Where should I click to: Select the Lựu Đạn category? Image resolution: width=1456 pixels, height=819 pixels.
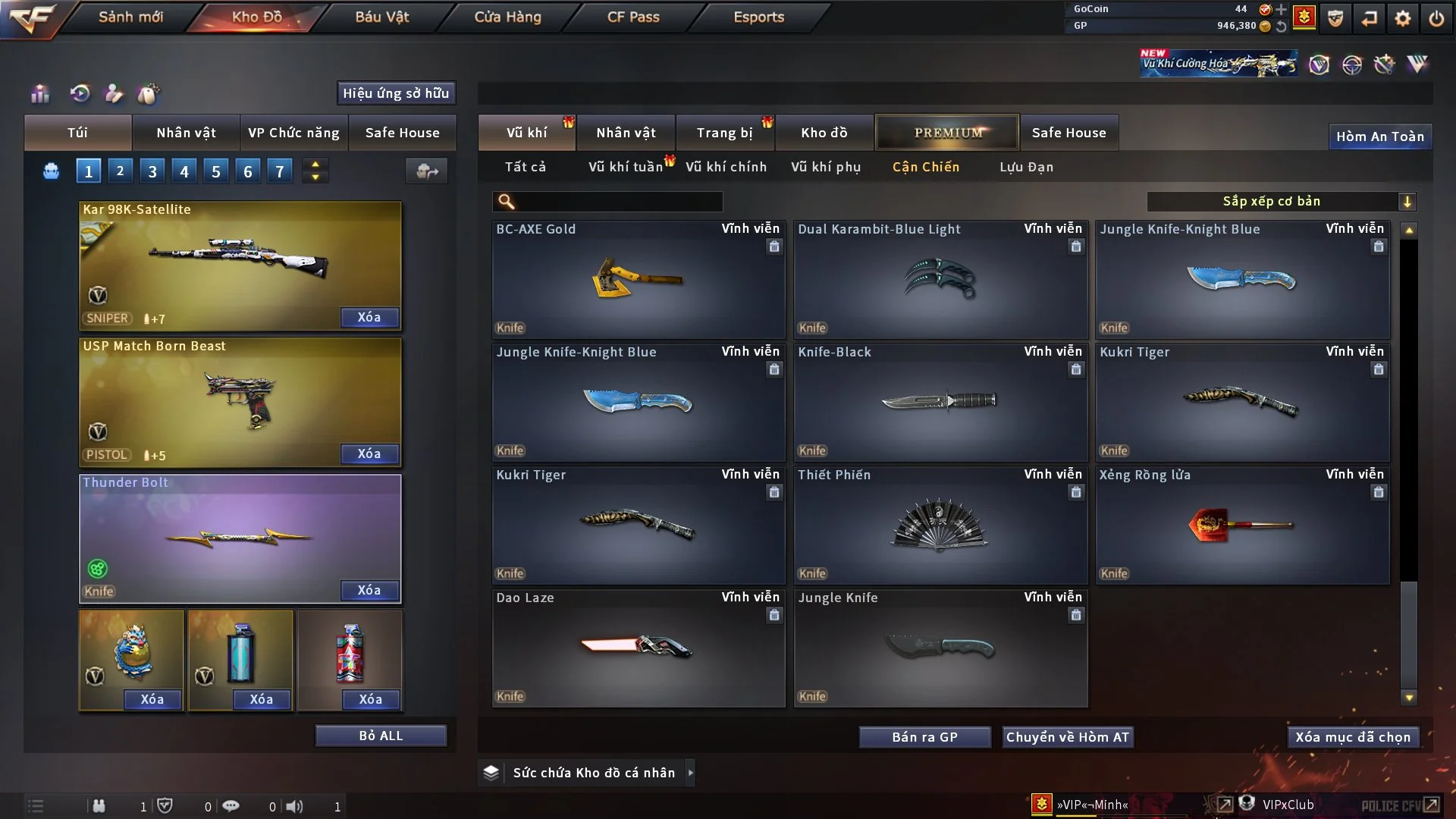pyautogui.click(x=1026, y=167)
